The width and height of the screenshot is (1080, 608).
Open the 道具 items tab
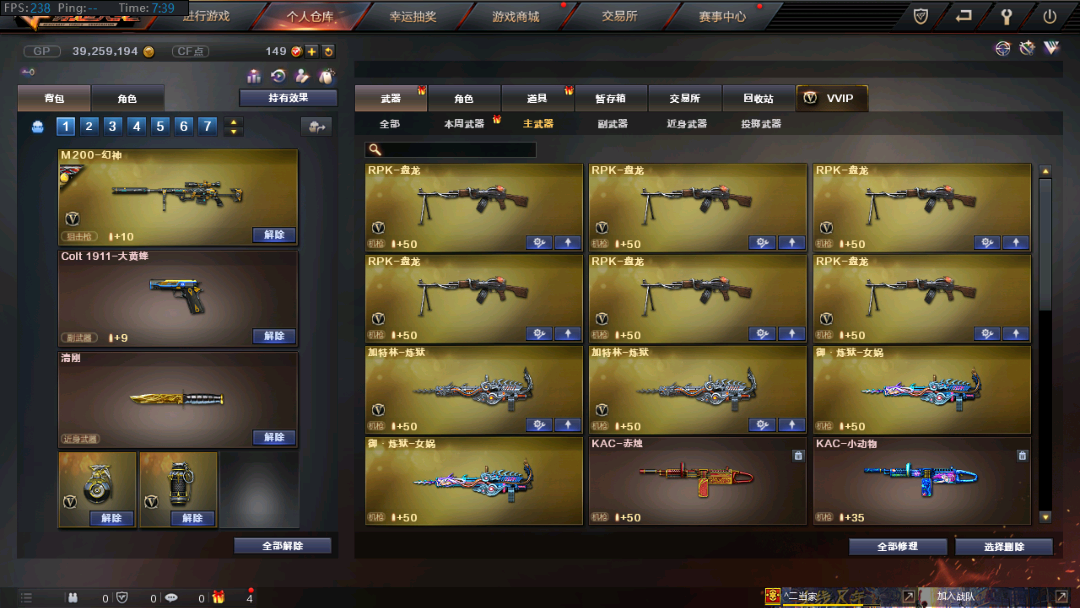coord(538,98)
